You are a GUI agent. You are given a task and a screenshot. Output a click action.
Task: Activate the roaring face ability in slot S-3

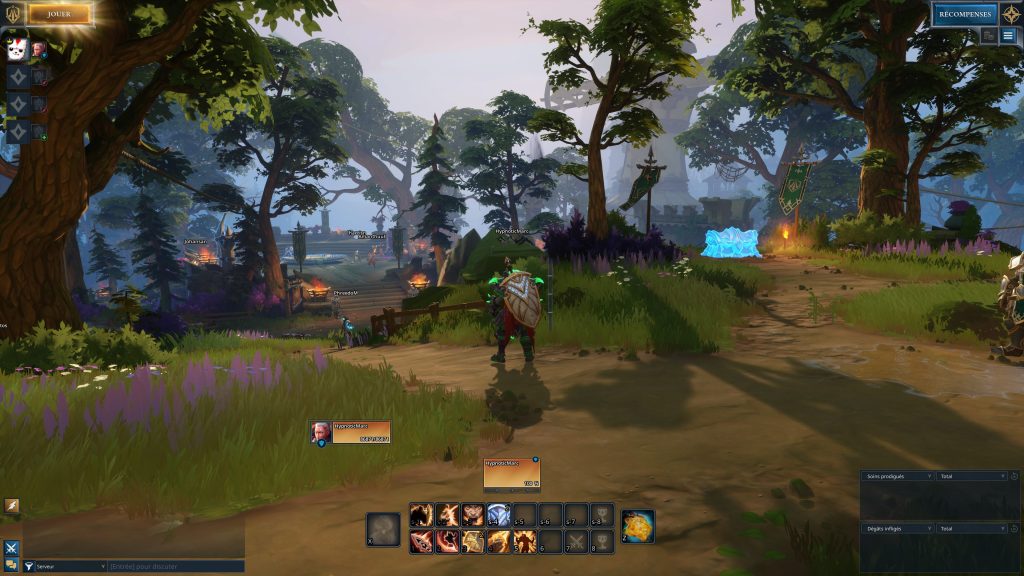[x=473, y=515]
